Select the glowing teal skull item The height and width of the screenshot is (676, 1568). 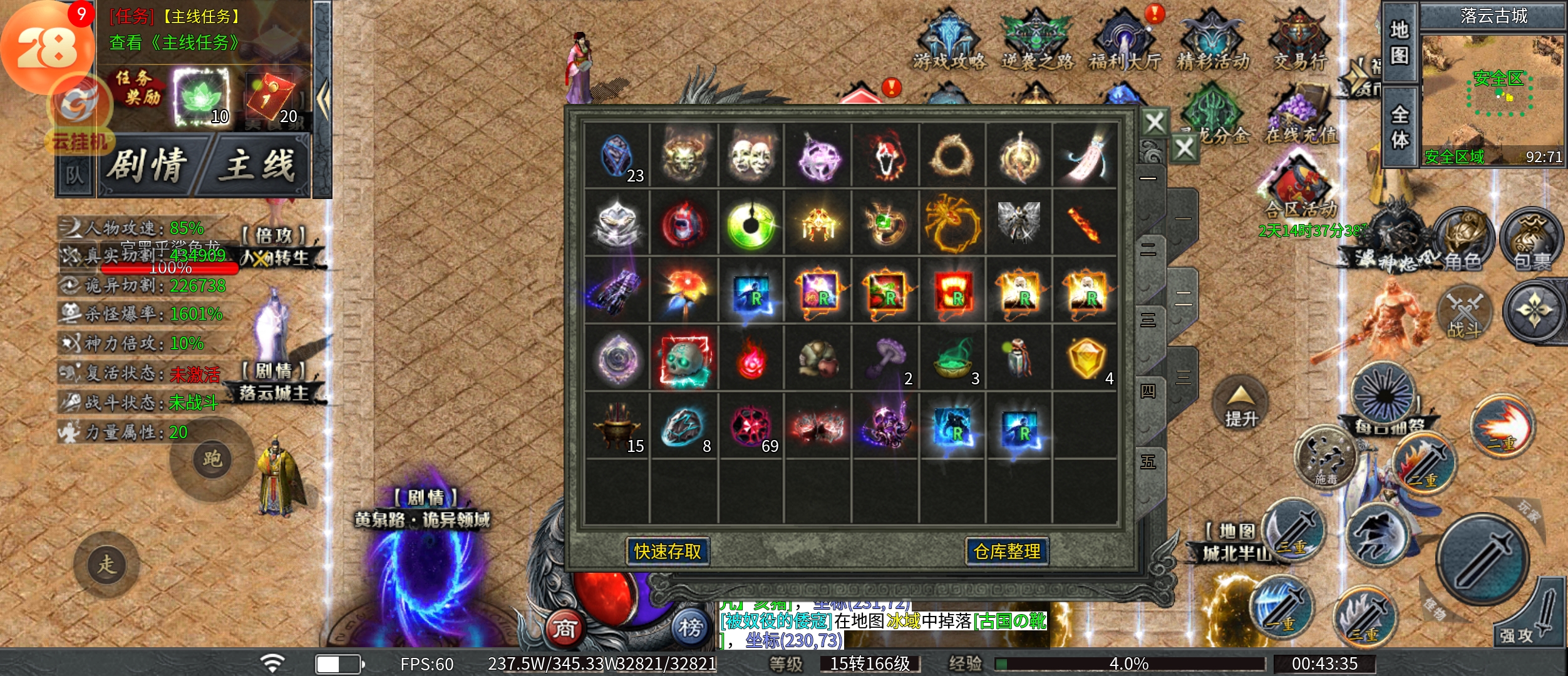pyautogui.click(x=684, y=360)
